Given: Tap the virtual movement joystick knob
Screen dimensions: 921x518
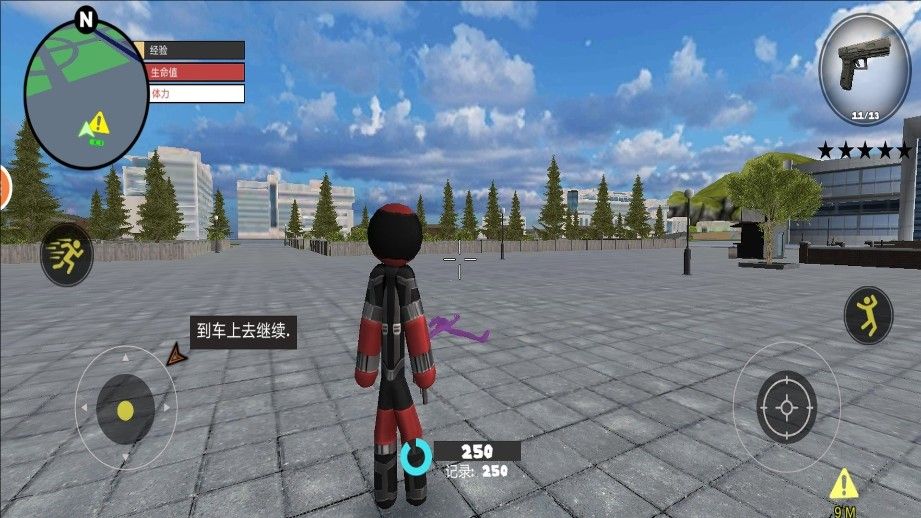Looking at the screenshot, I should 125,410.
